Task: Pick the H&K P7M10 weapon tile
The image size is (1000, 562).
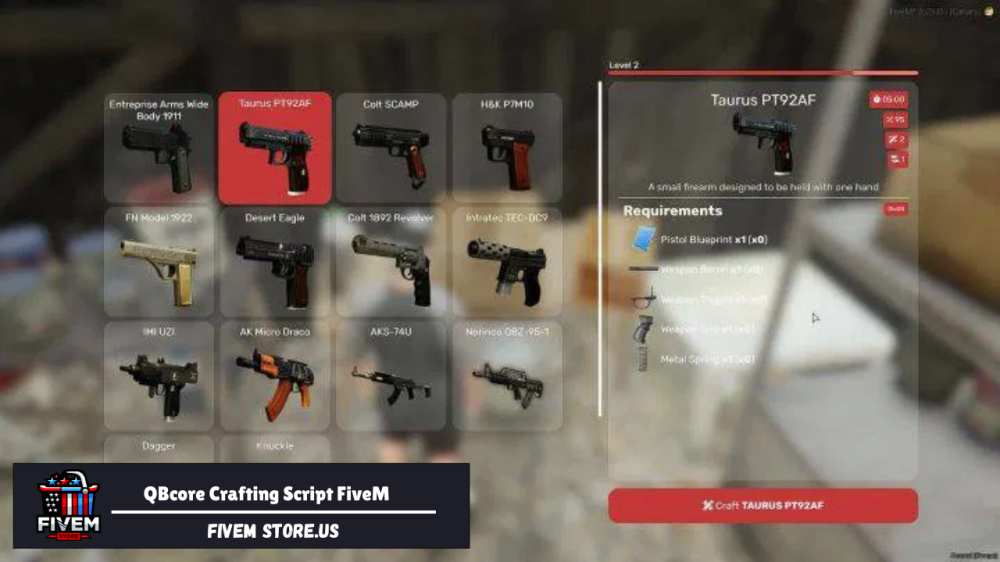Action: pos(506,149)
